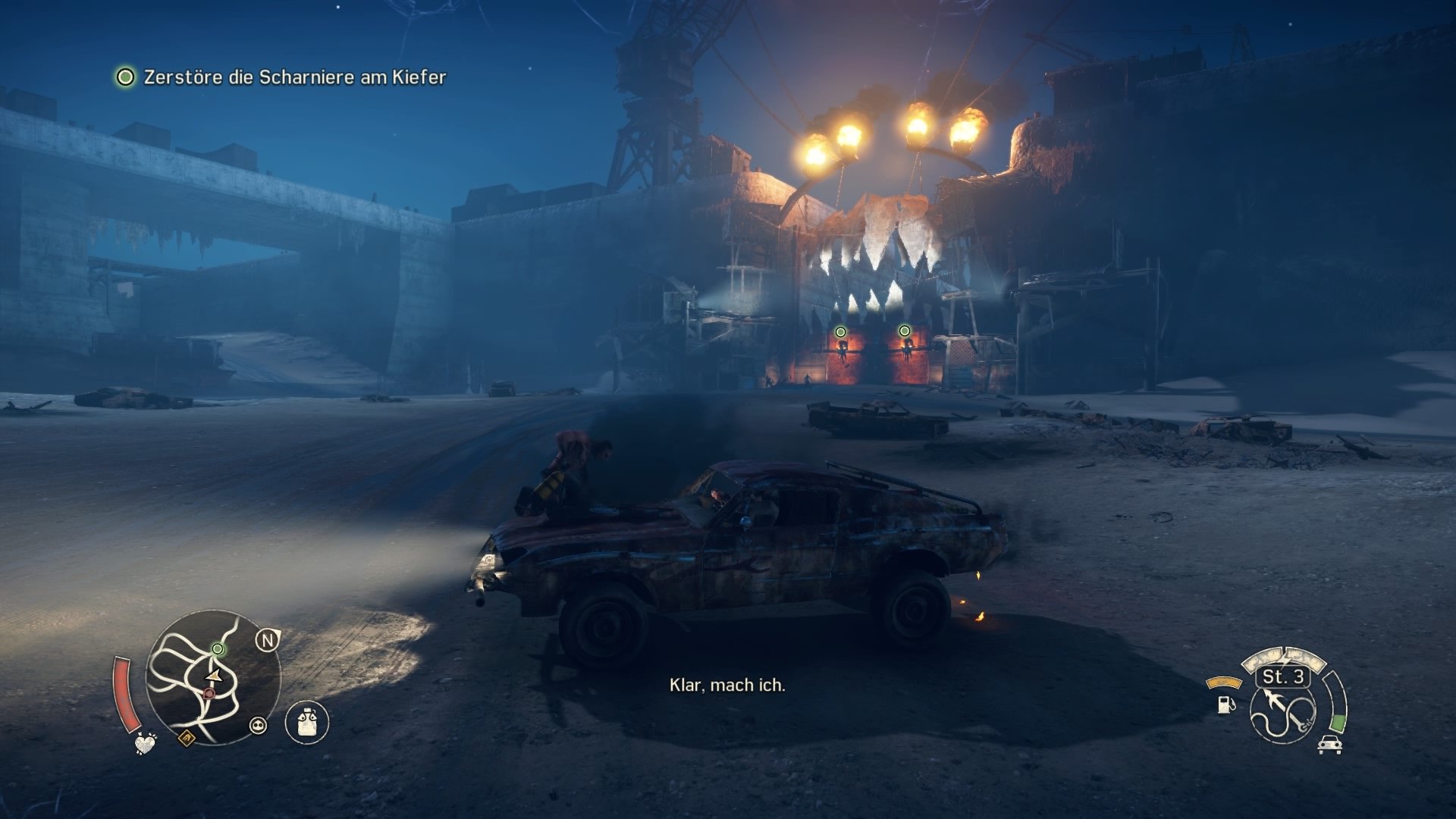Toggle the right hinge marker on the gate
This screenshot has height=819, width=1456.
pos(903,329)
